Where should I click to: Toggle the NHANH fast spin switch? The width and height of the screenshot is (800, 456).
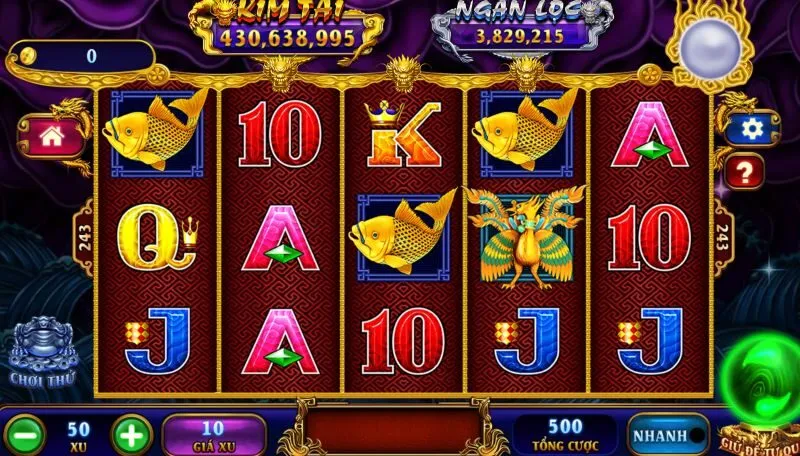[668, 434]
